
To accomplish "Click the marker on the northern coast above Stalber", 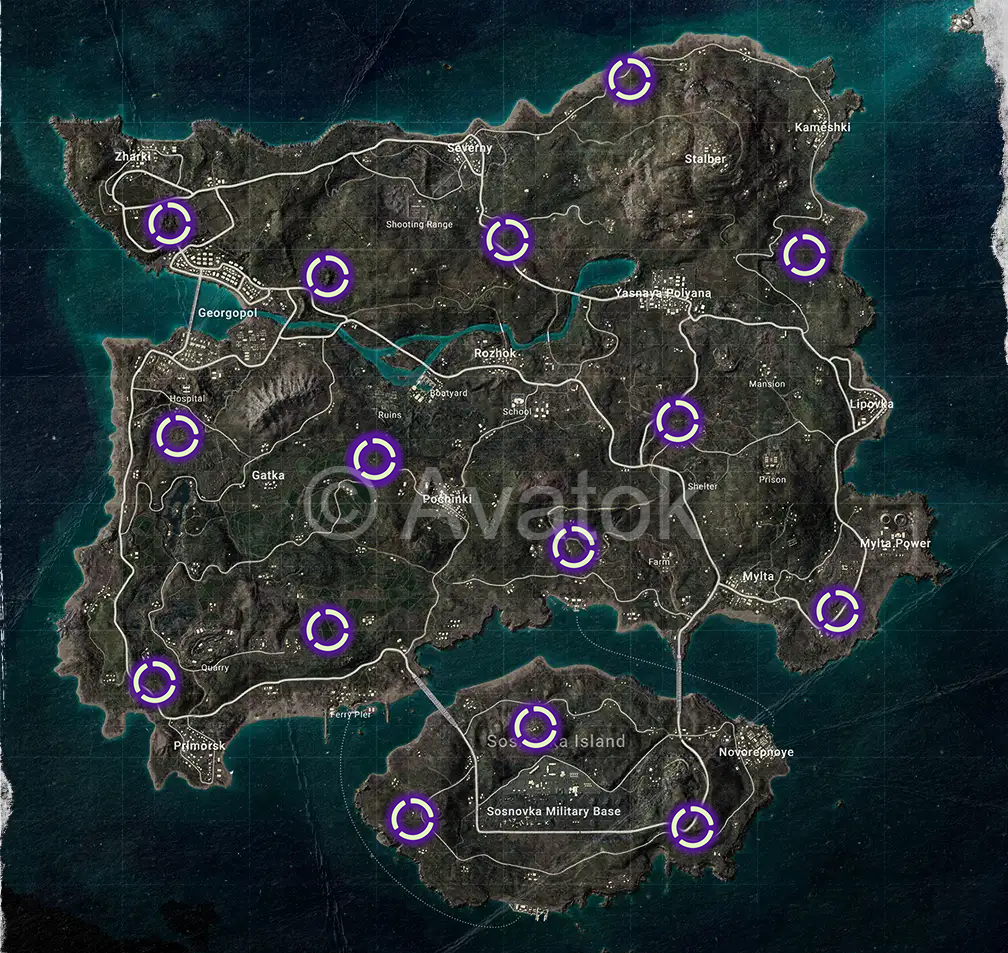I will coord(630,79).
